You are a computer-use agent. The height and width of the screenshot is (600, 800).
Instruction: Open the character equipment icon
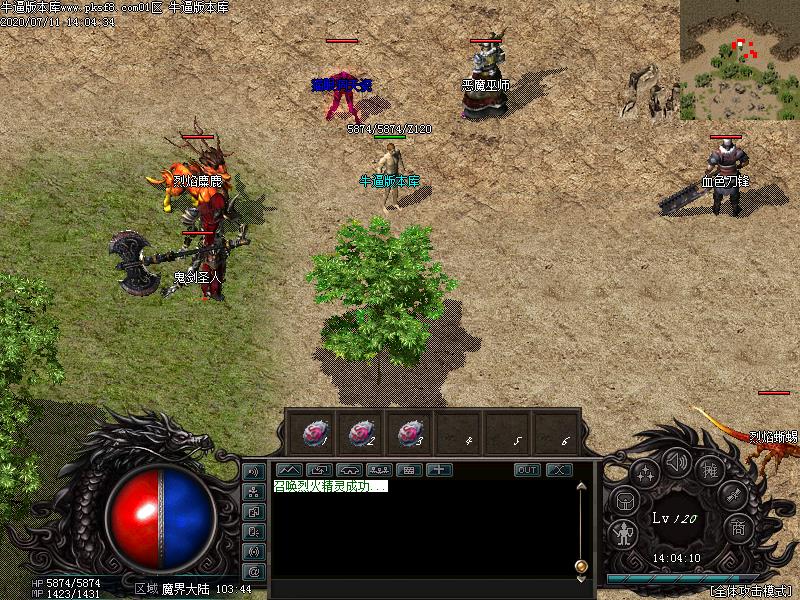pyautogui.click(x=624, y=533)
